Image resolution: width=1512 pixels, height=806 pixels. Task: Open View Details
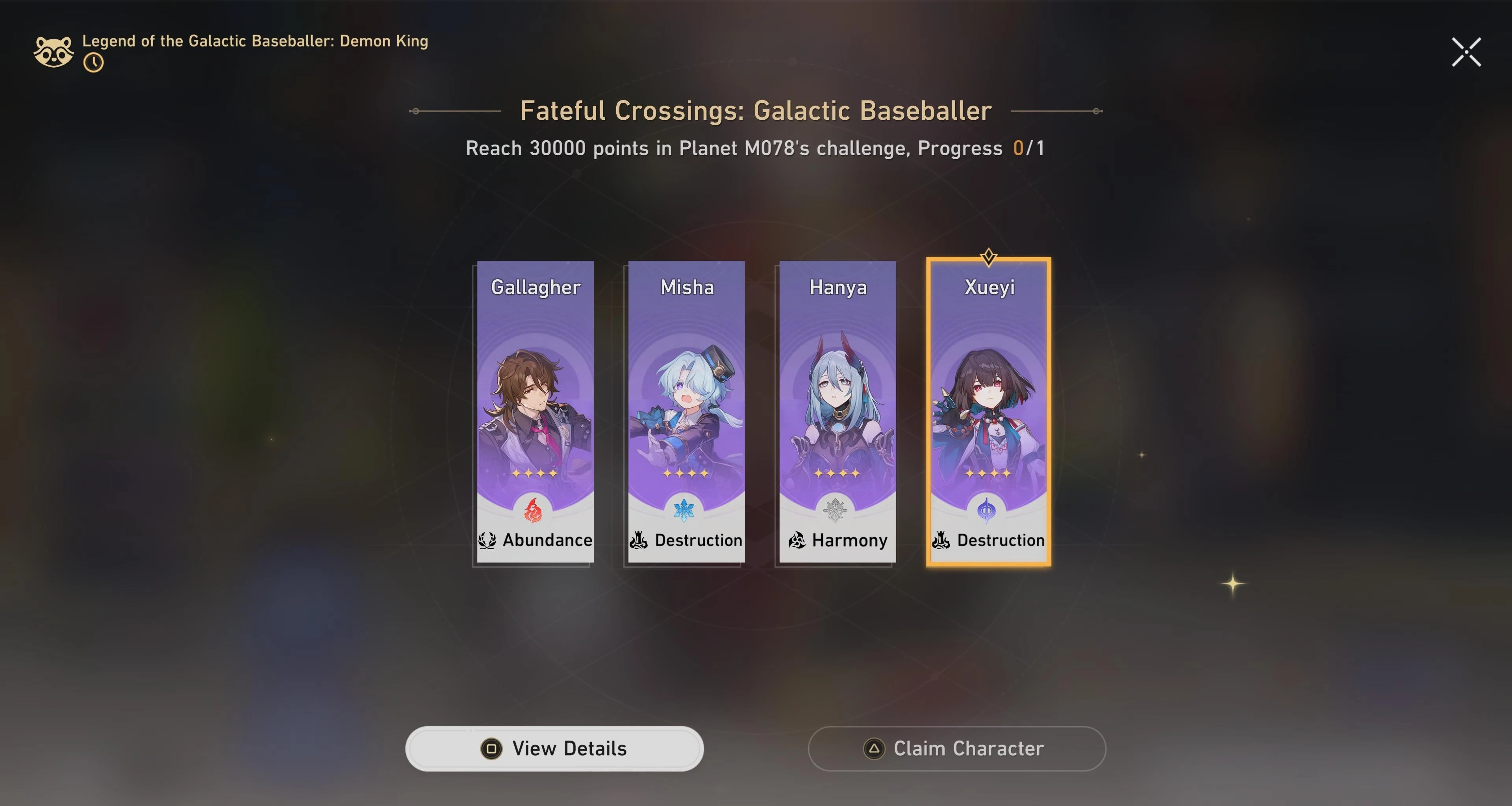pyautogui.click(x=554, y=748)
